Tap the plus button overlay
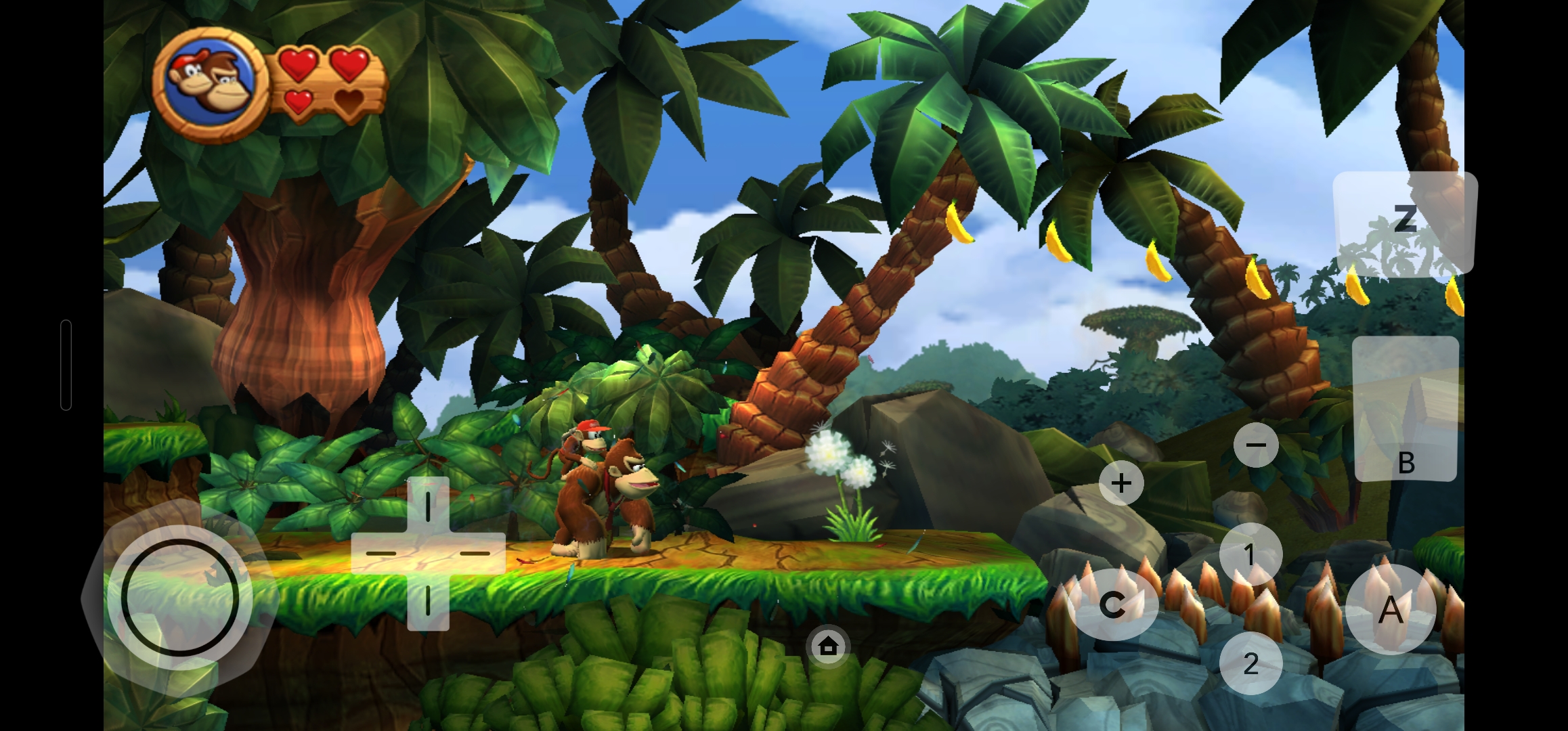This screenshot has width=1568, height=731. [1121, 483]
